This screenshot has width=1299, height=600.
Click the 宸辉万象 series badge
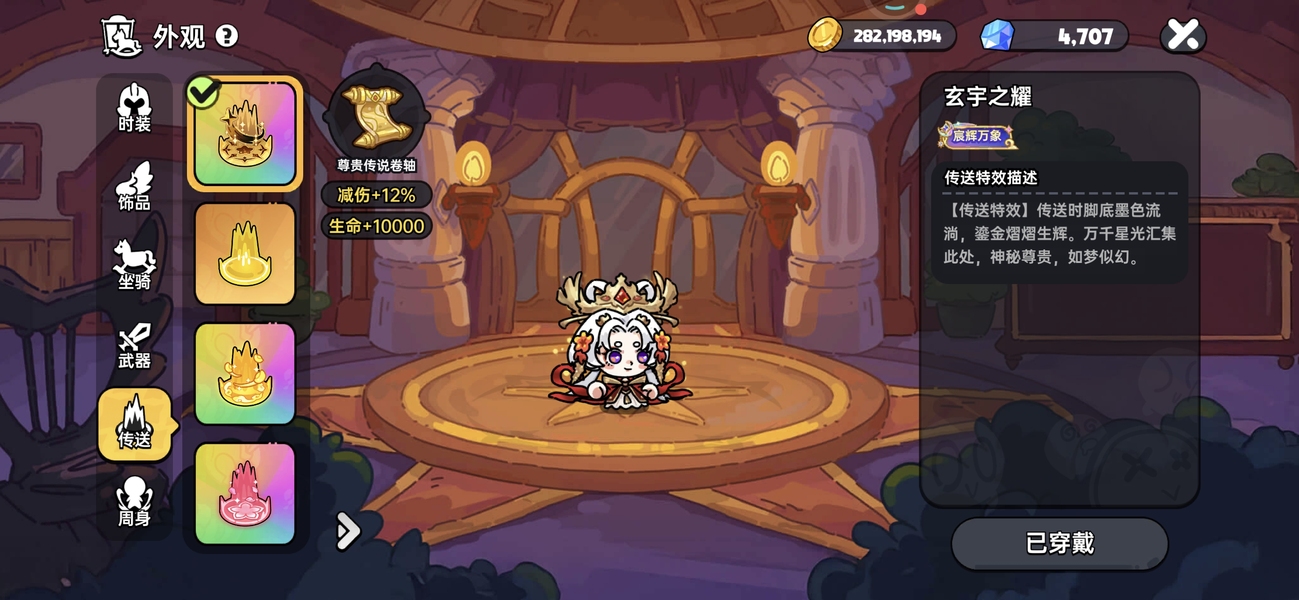(x=977, y=135)
